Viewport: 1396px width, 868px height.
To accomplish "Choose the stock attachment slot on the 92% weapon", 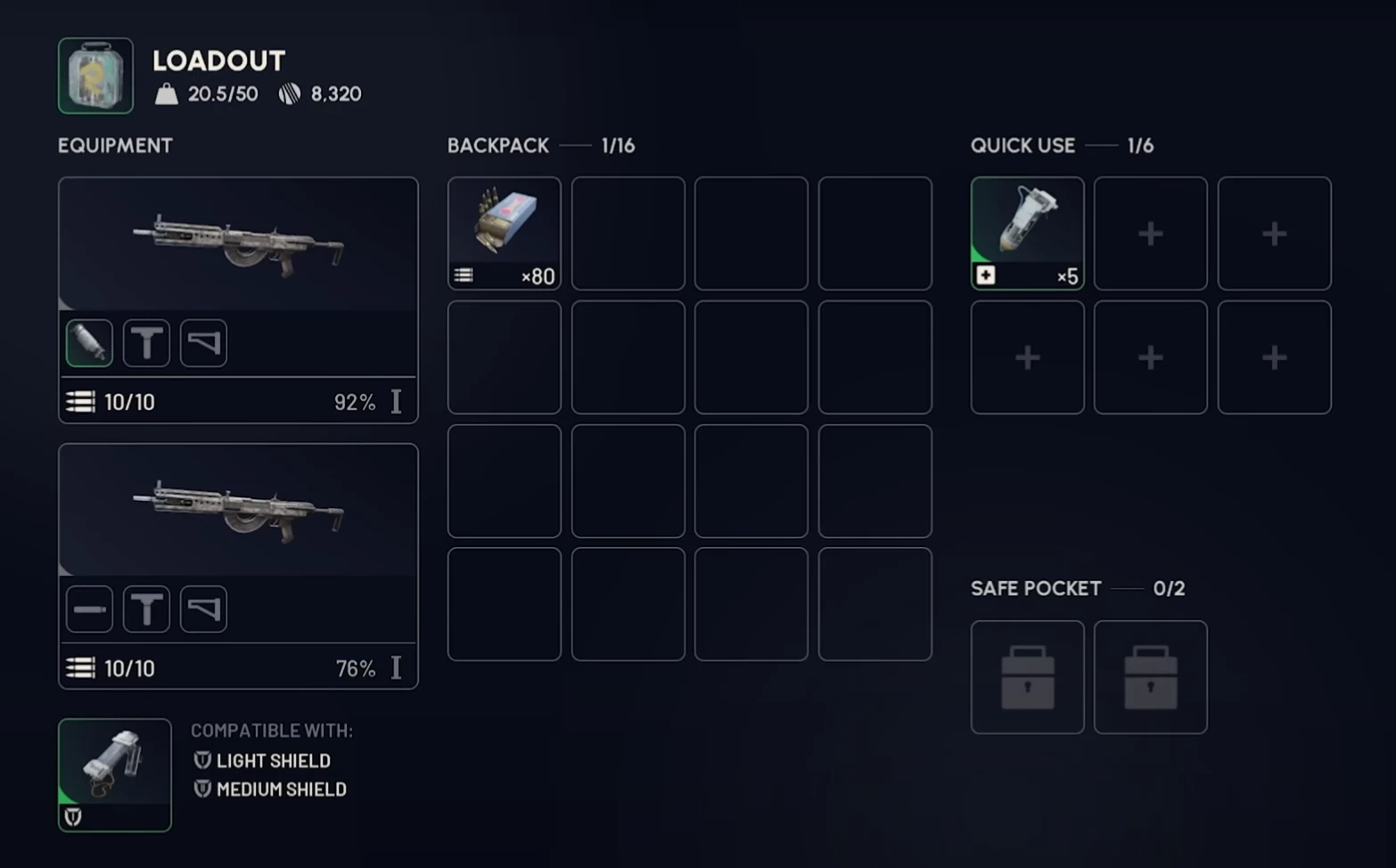I will click(203, 343).
